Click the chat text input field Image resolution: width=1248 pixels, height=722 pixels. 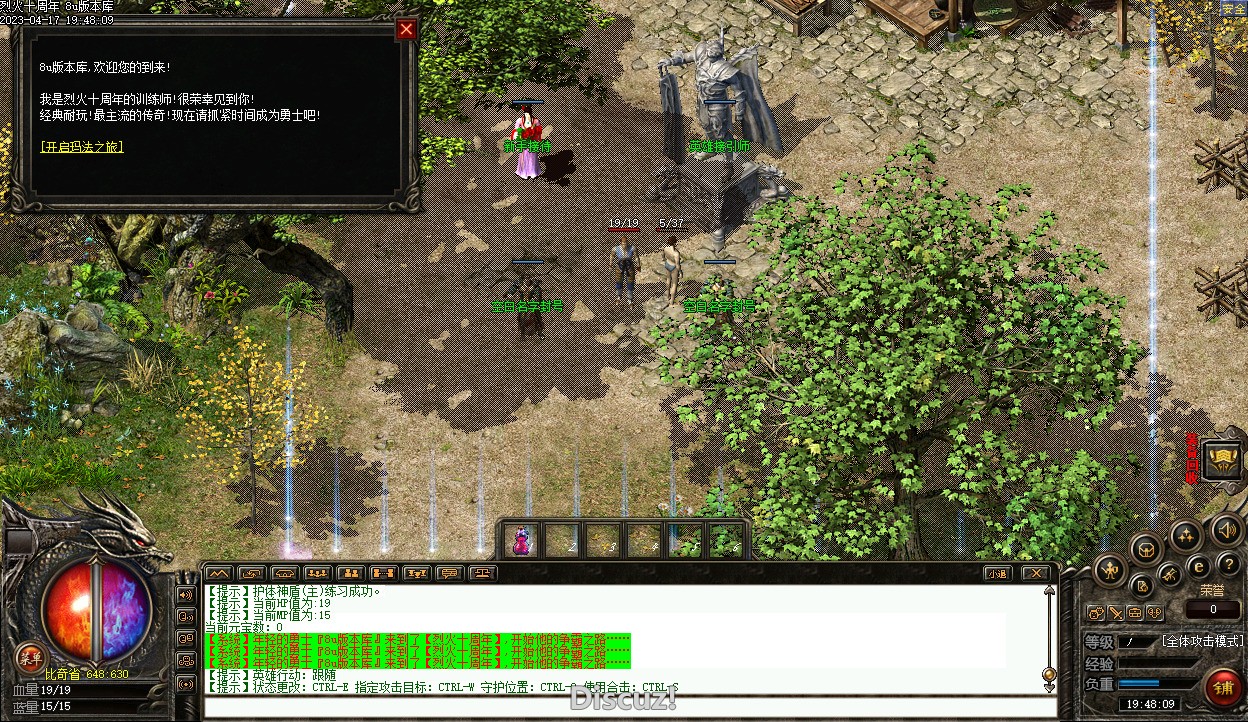[630, 707]
